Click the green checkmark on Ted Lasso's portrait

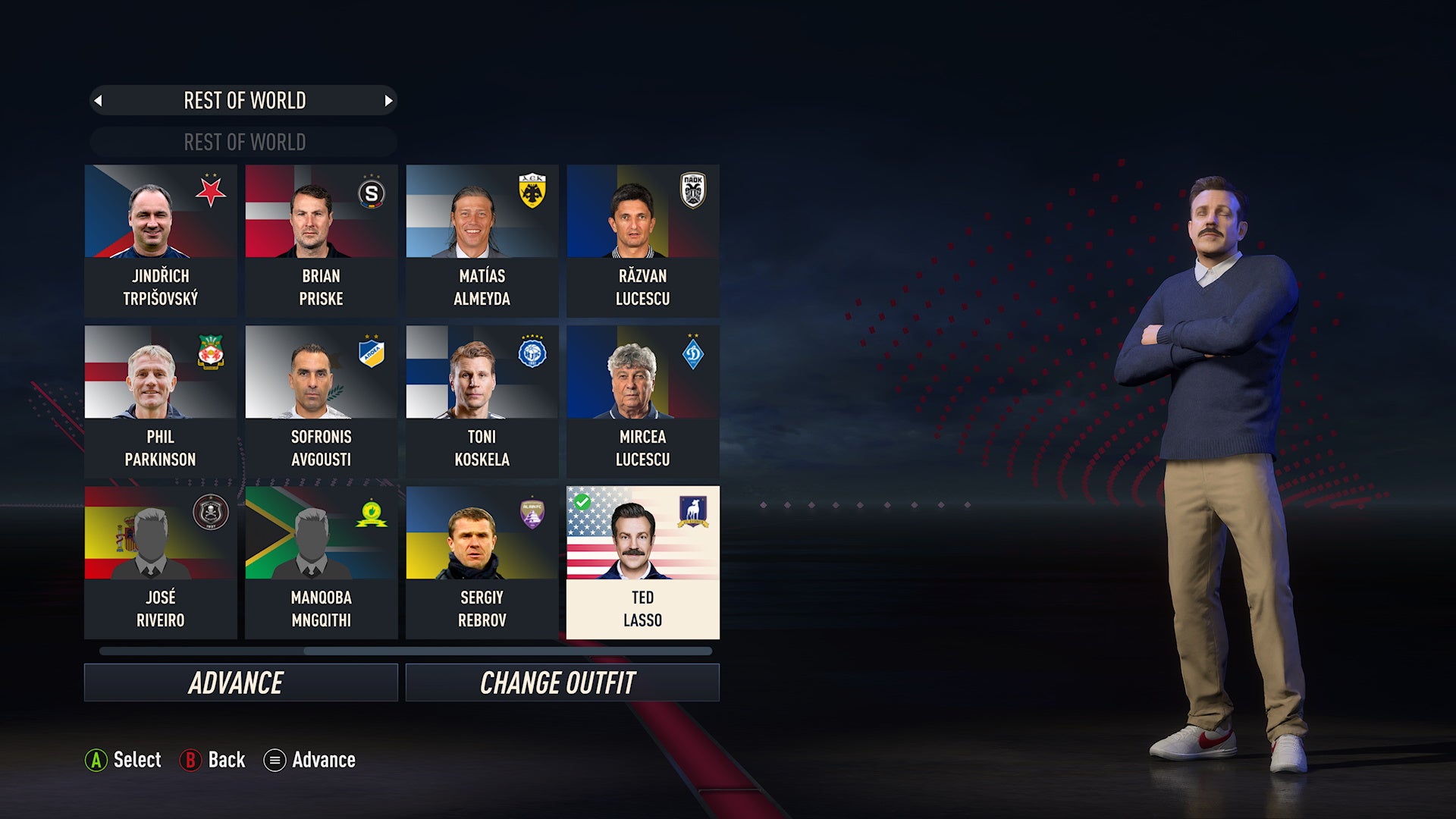583,503
